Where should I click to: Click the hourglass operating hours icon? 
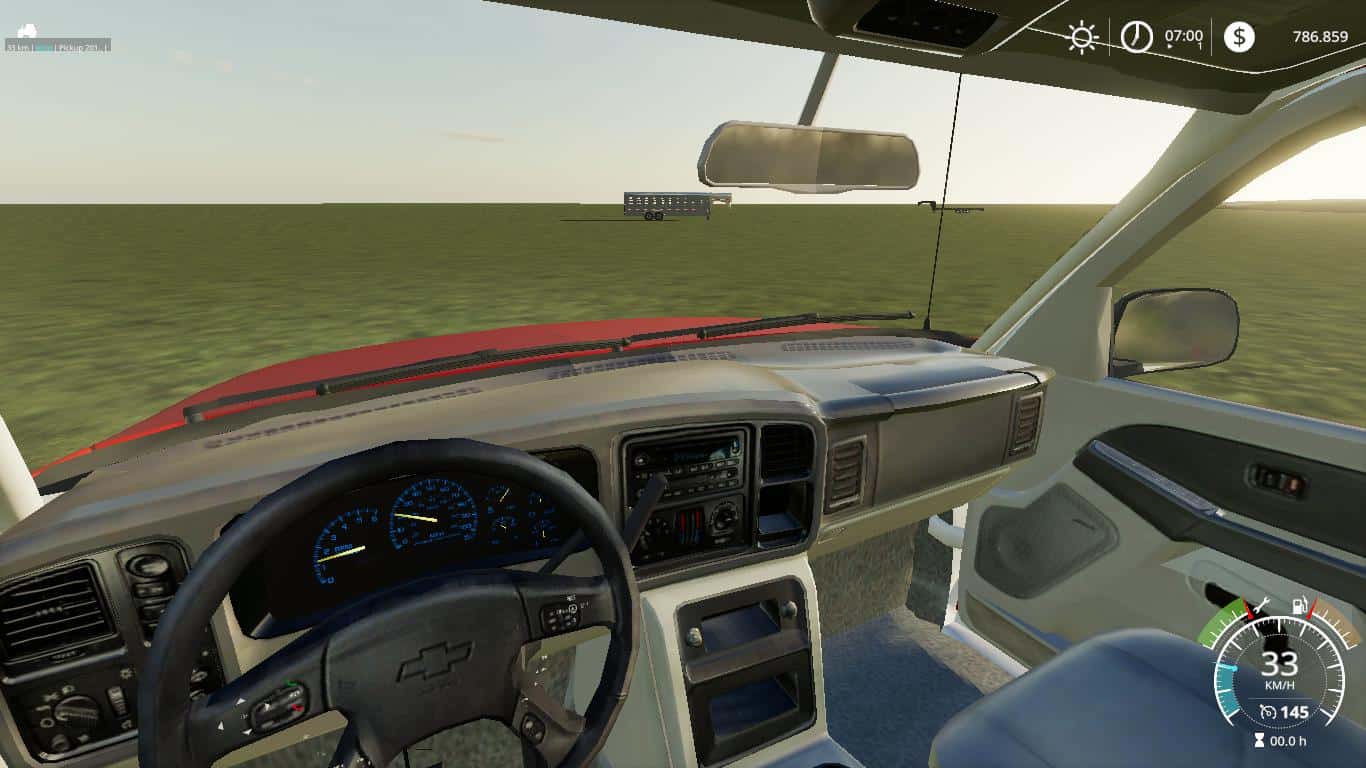pos(1259,739)
